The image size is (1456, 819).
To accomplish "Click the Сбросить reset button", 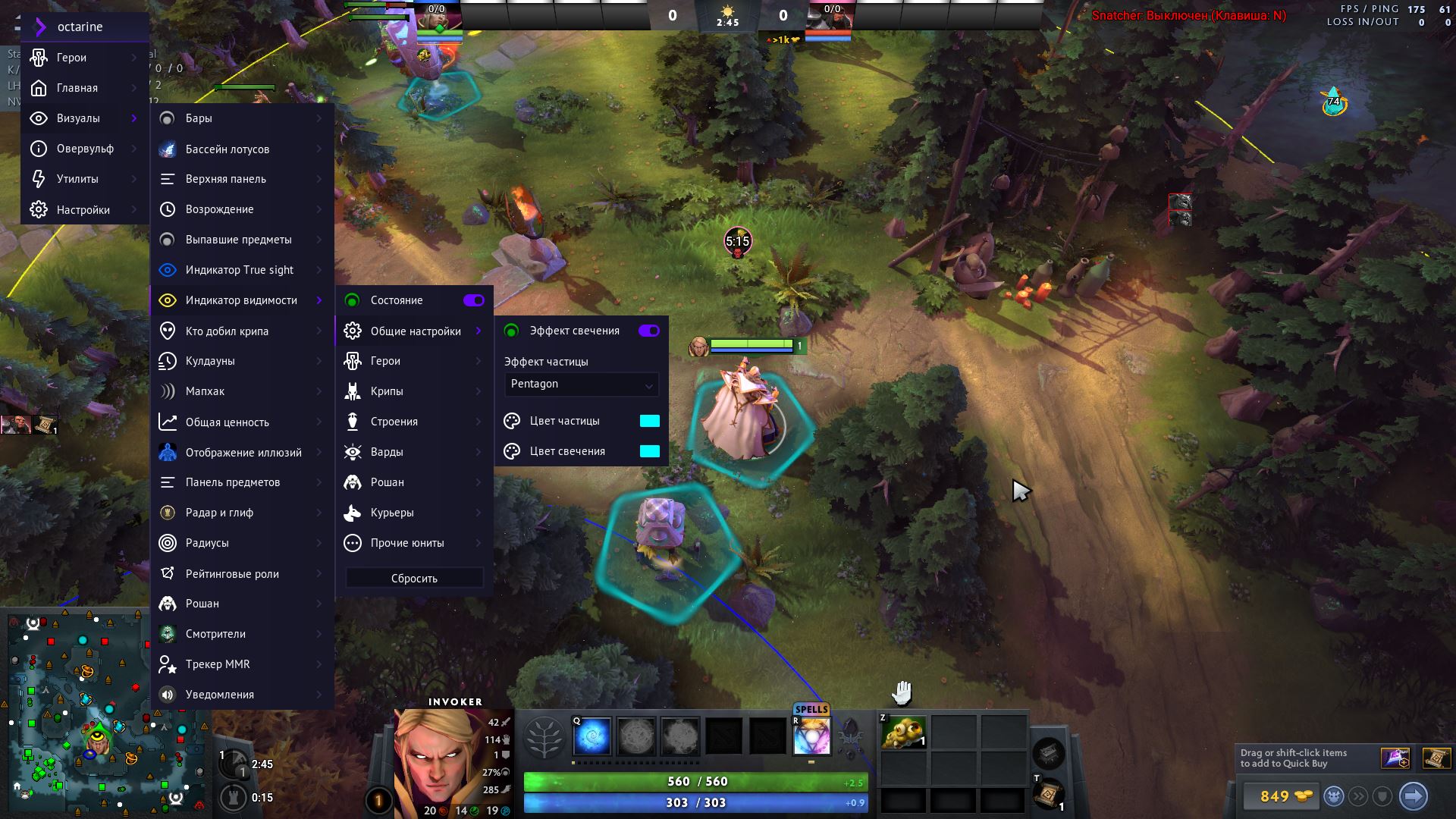I will click(414, 579).
